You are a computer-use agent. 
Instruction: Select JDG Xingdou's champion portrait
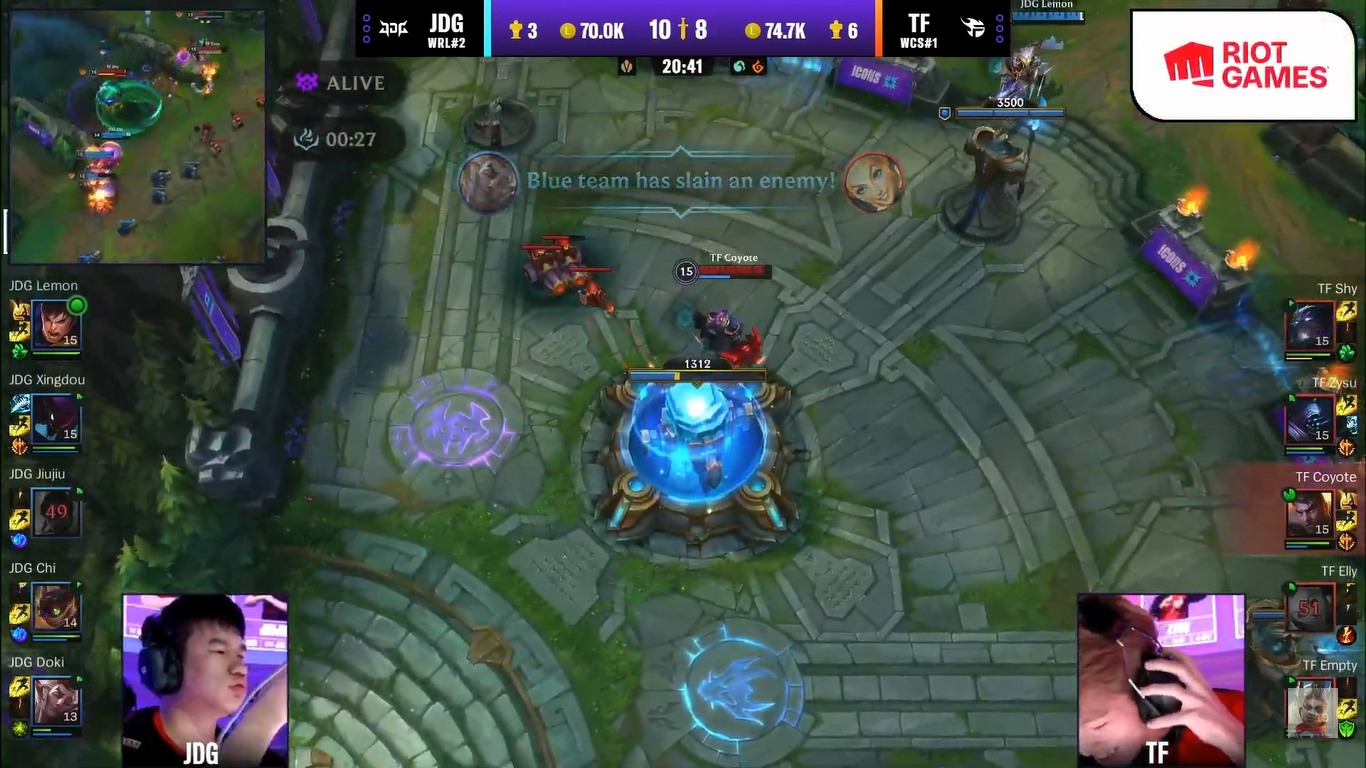coord(56,418)
